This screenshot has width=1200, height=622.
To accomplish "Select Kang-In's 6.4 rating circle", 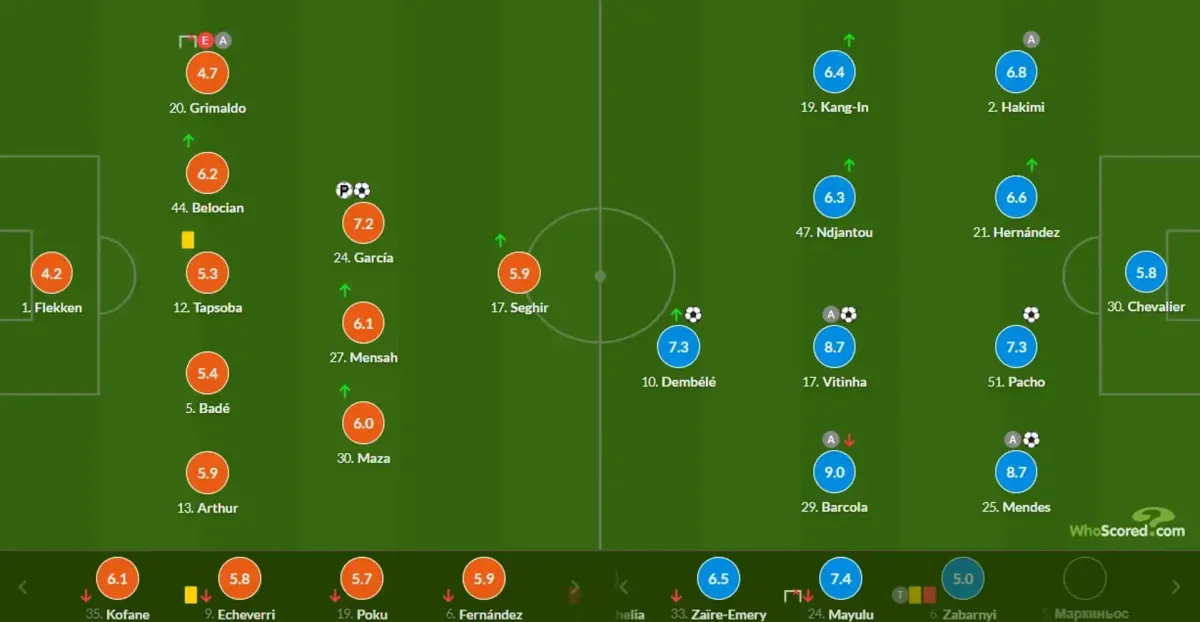I will point(834,73).
